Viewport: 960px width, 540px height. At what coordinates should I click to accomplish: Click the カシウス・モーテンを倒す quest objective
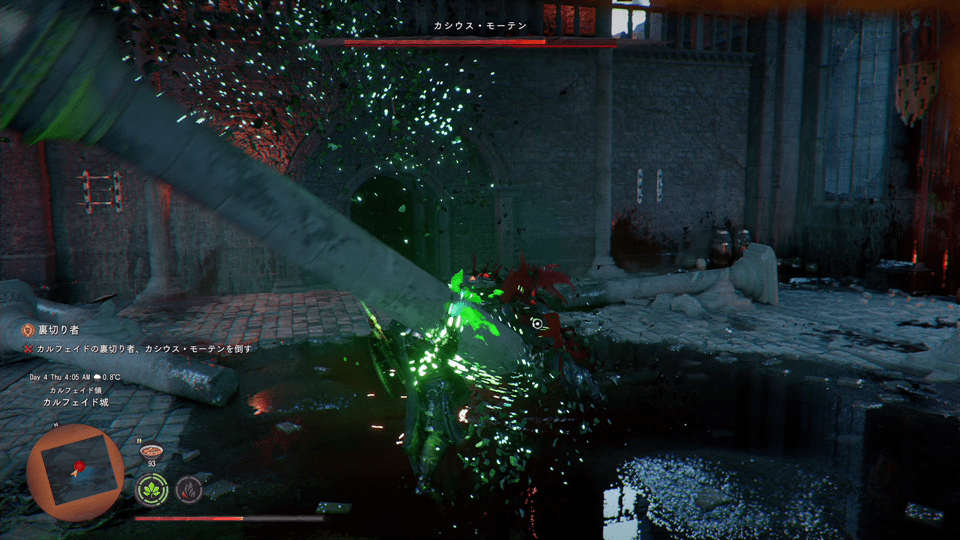[x=144, y=349]
